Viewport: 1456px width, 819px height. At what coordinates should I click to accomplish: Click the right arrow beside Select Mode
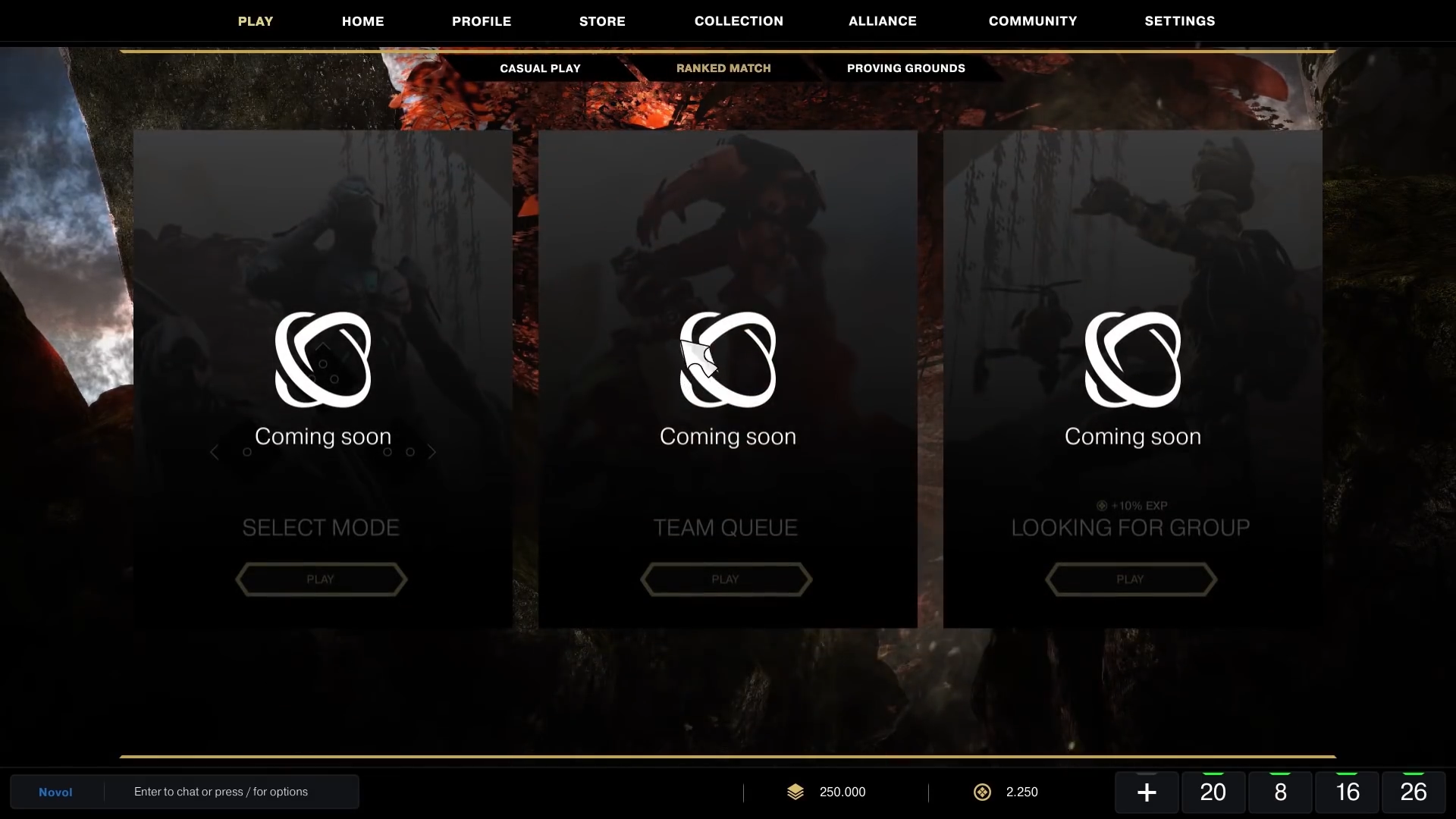click(x=432, y=452)
